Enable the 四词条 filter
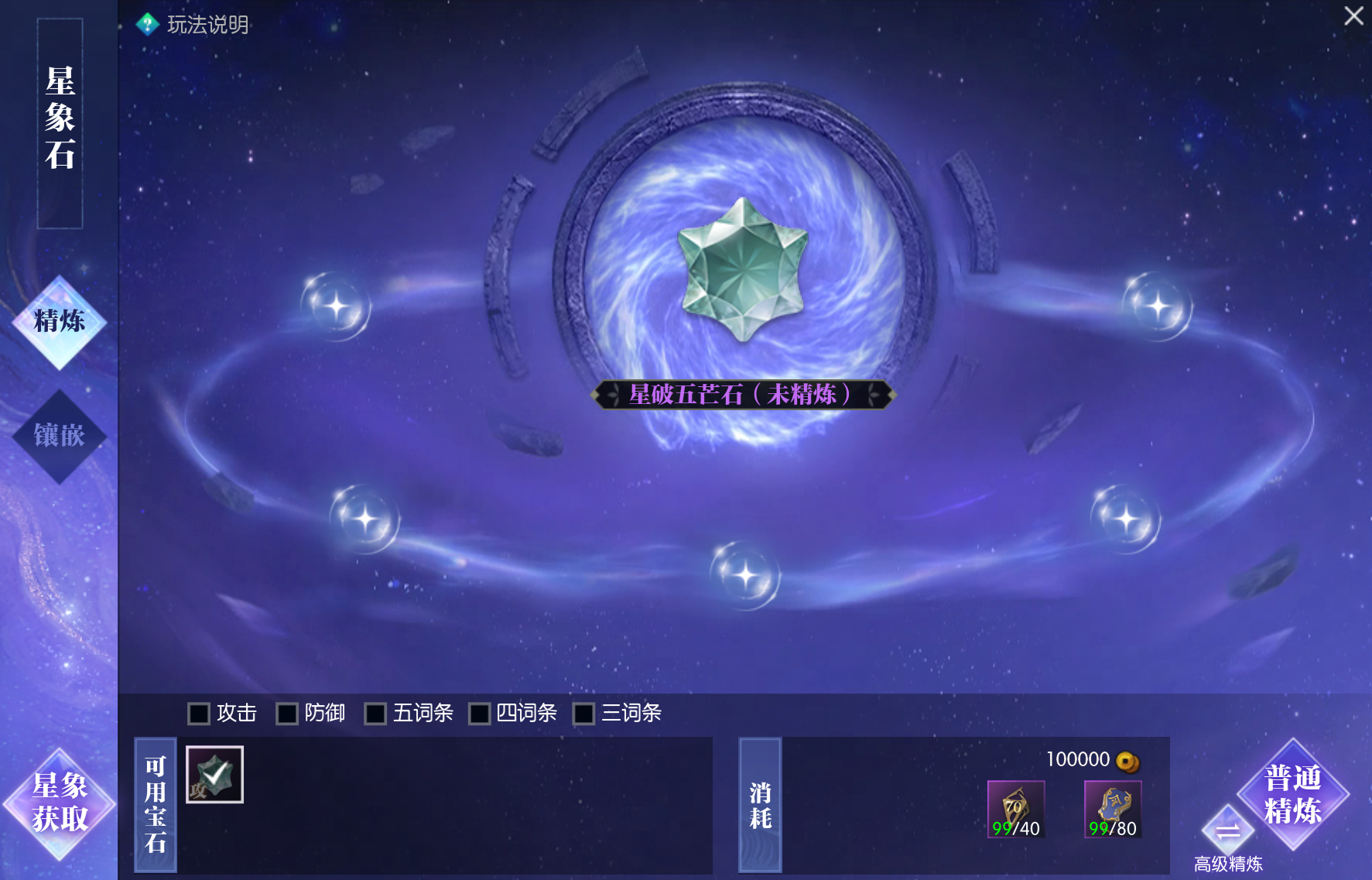 (x=480, y=714)
